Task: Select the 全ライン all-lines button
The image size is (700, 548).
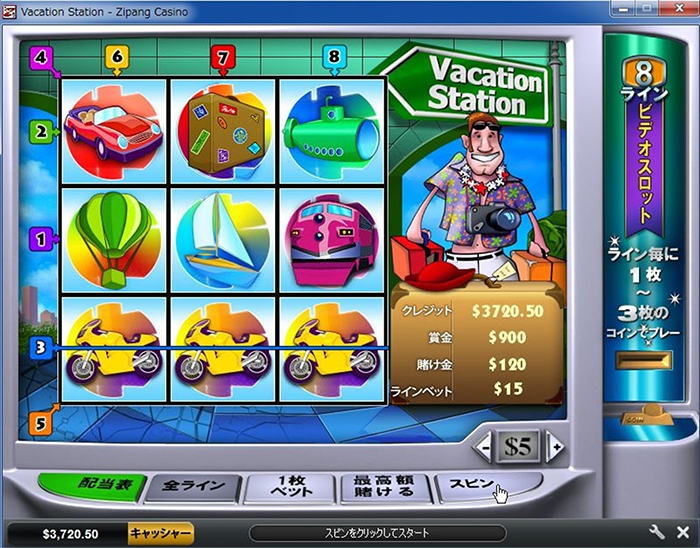Action: click(x=193, y=488)
